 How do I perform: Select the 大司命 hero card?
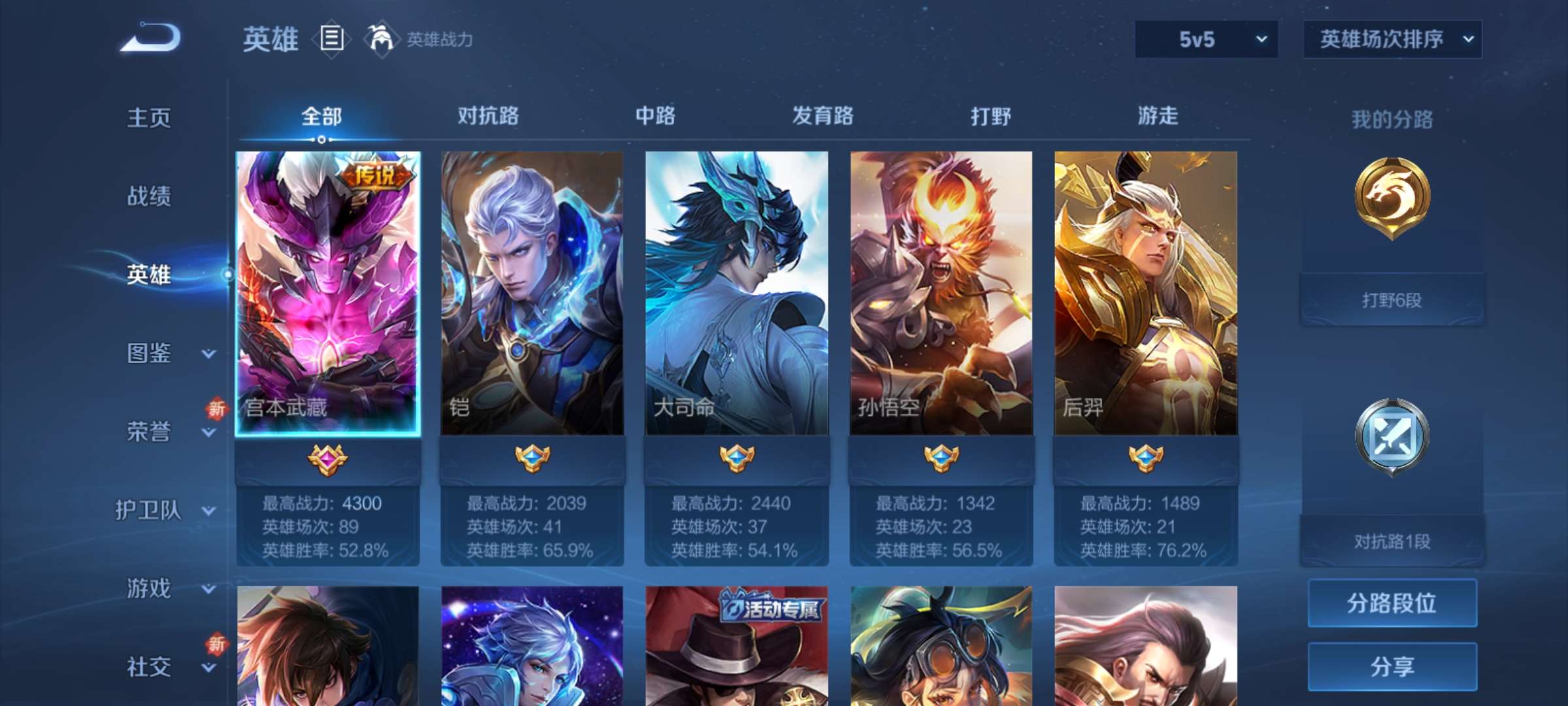(736, 294)
